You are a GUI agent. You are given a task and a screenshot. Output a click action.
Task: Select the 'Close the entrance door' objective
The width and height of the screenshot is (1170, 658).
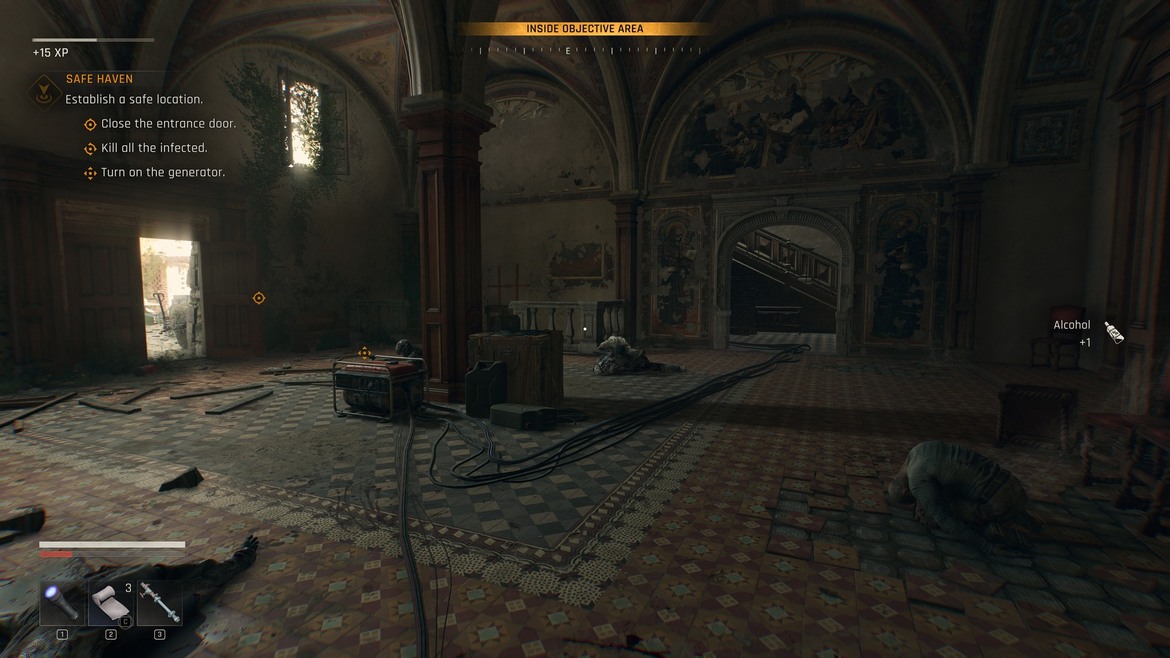[x=168, y=124]
